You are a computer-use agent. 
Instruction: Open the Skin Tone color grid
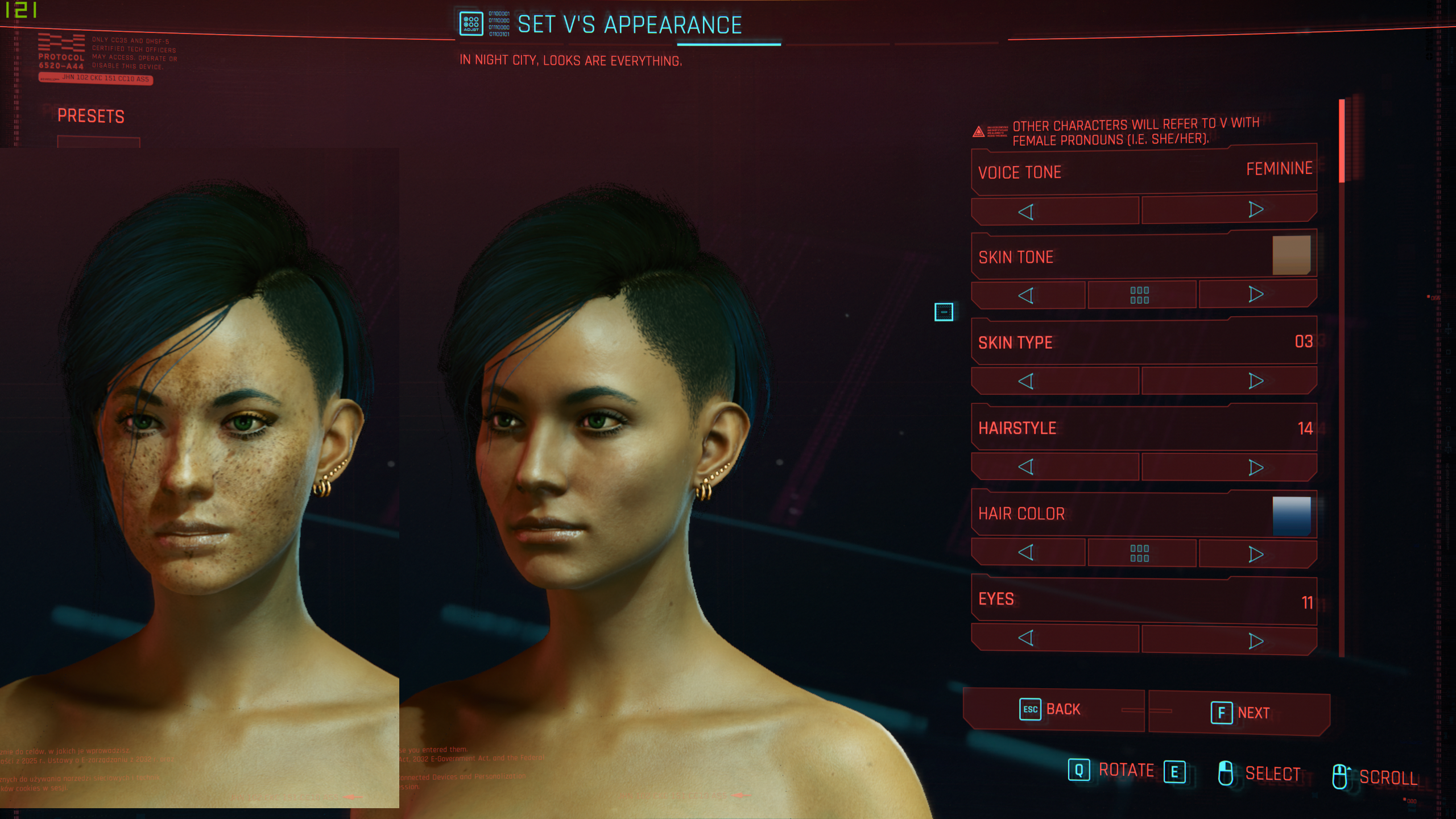(x=1140, y=295)
